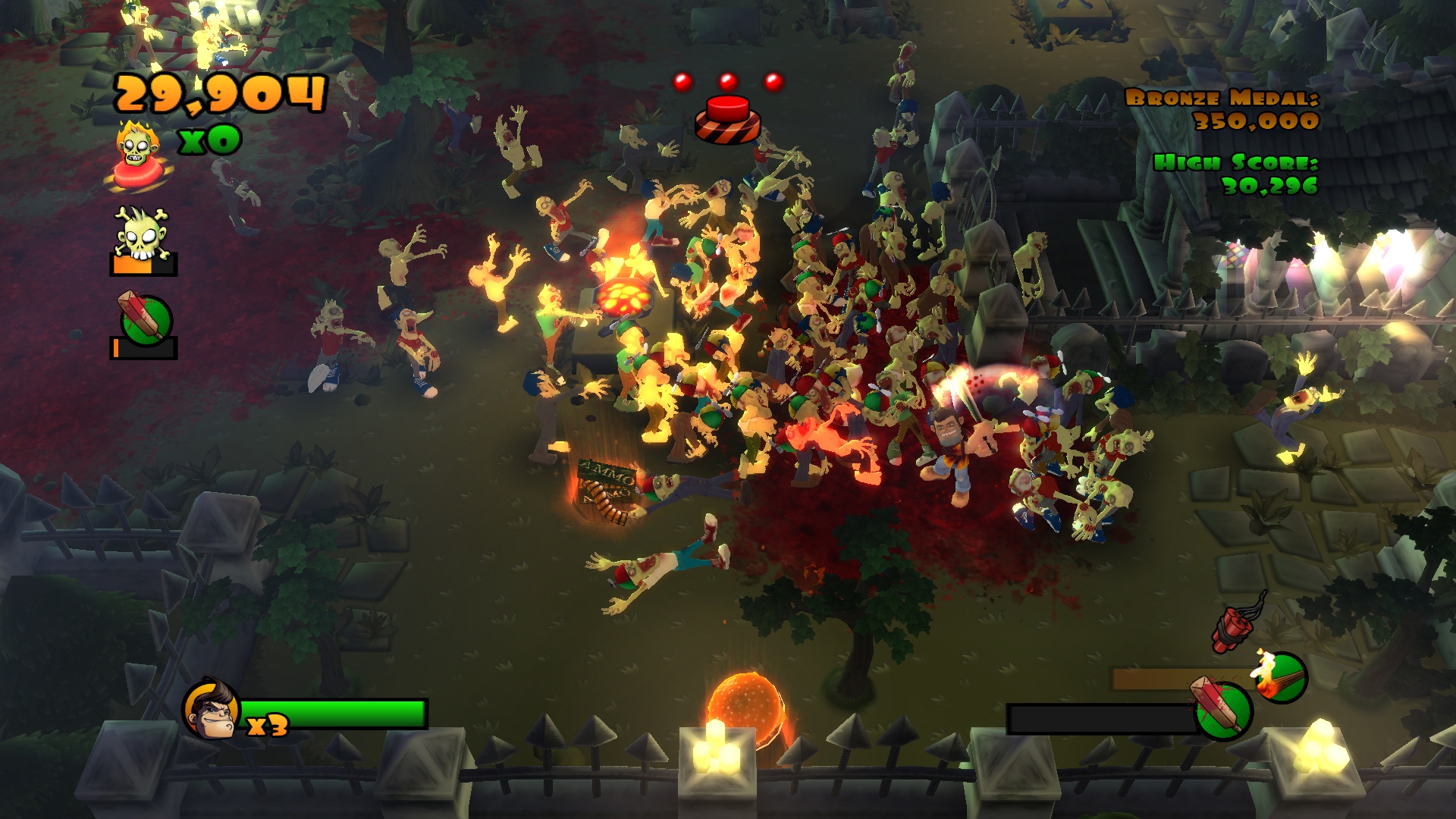Image resolution: width=1456 pixels, height=819 pixels.
Task: Select the flaming zombie head multiplier icon
Action: (x=137, y=146)
